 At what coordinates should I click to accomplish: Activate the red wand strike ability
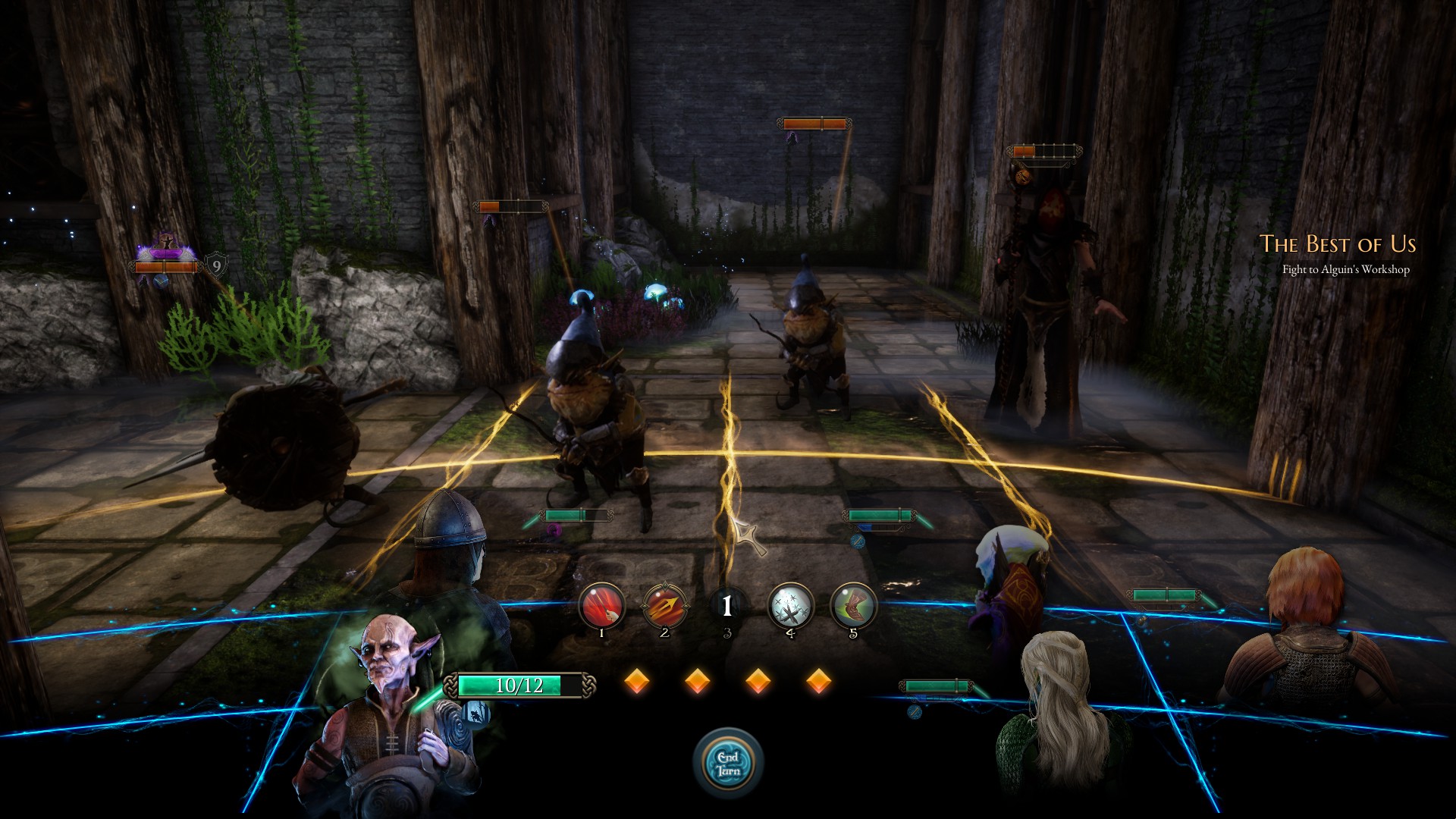[602, 606]
